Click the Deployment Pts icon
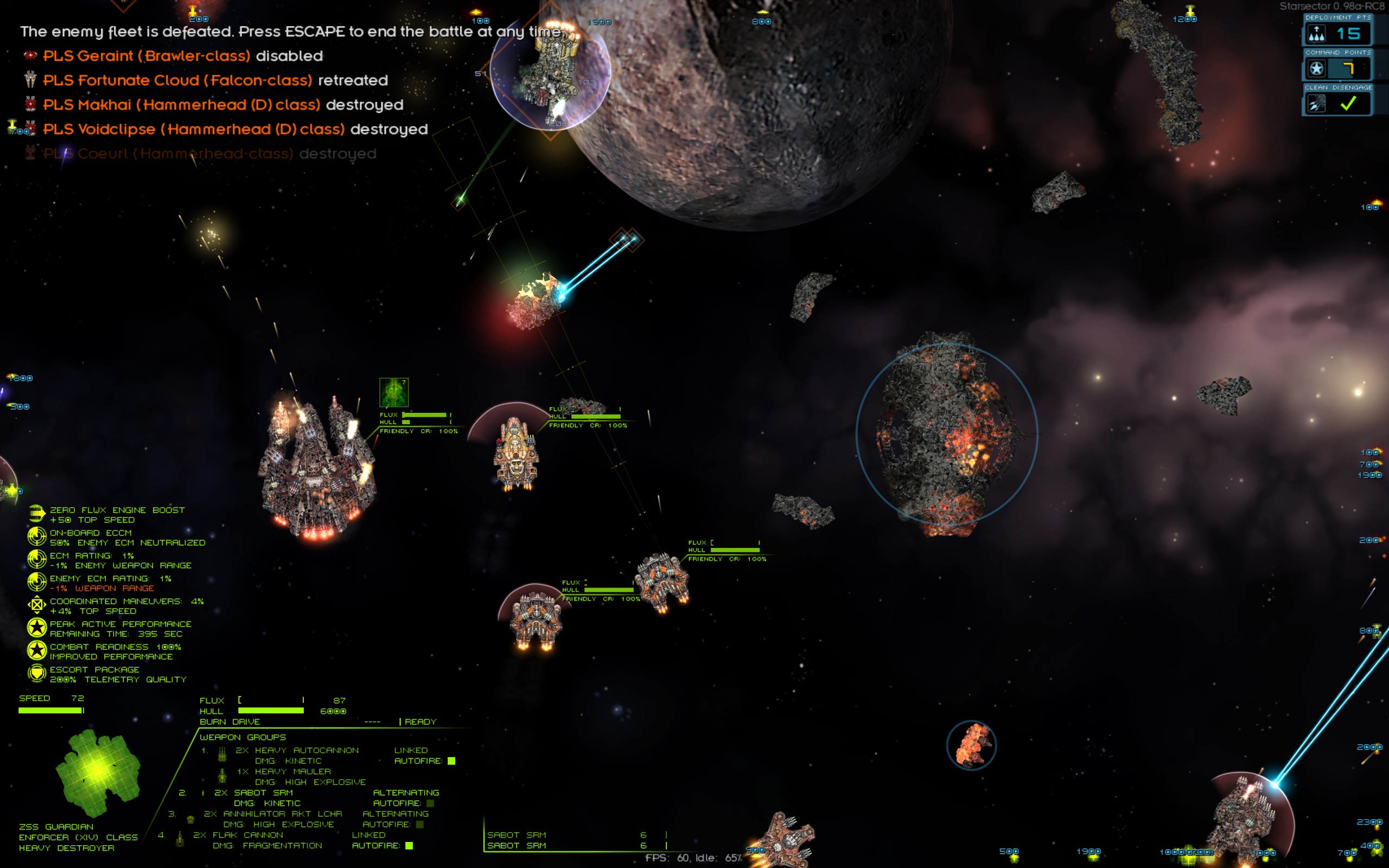The image size is (1389, 868). click(1316, 34)
